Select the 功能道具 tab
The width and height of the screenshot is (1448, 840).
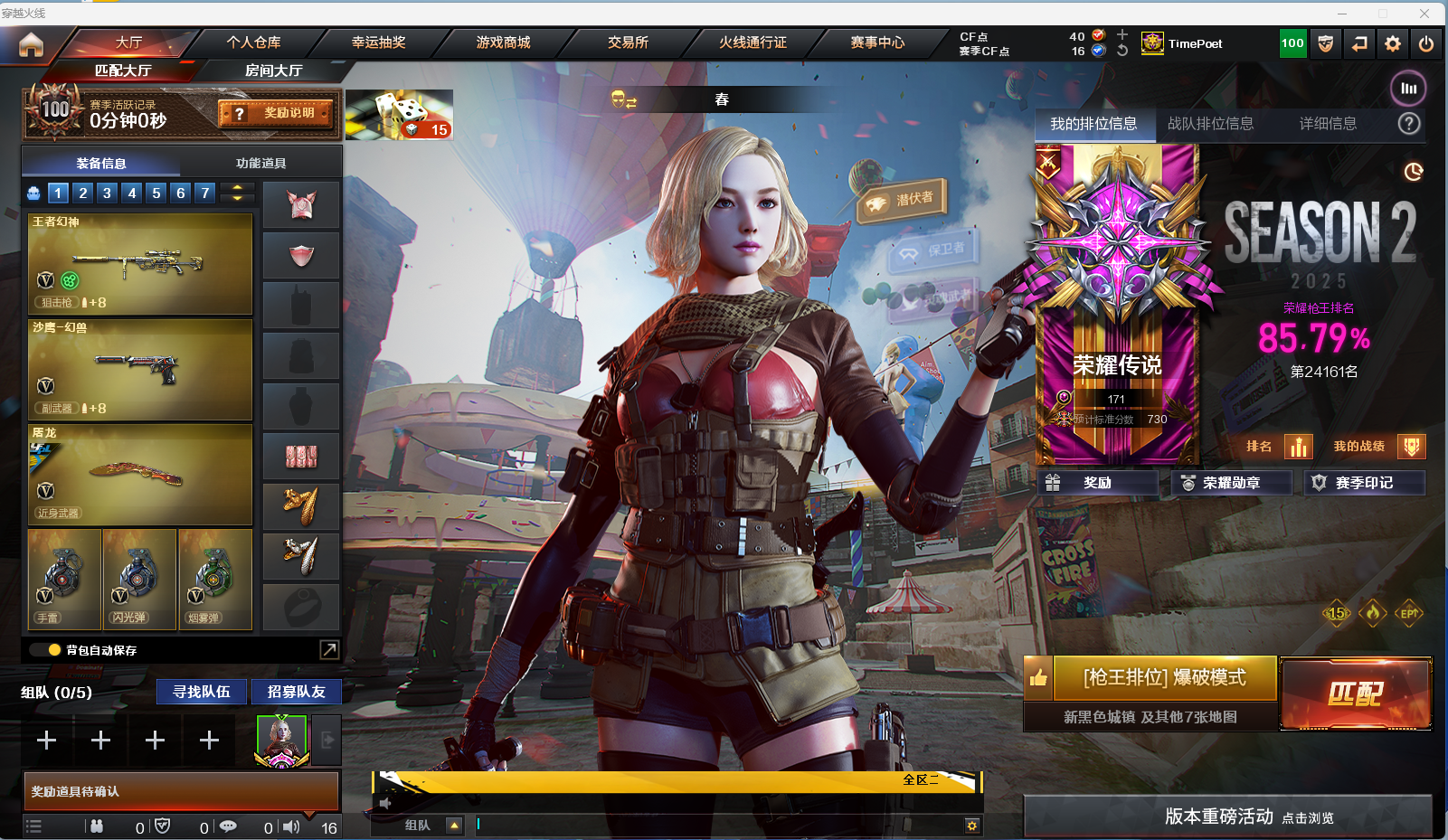260,164
